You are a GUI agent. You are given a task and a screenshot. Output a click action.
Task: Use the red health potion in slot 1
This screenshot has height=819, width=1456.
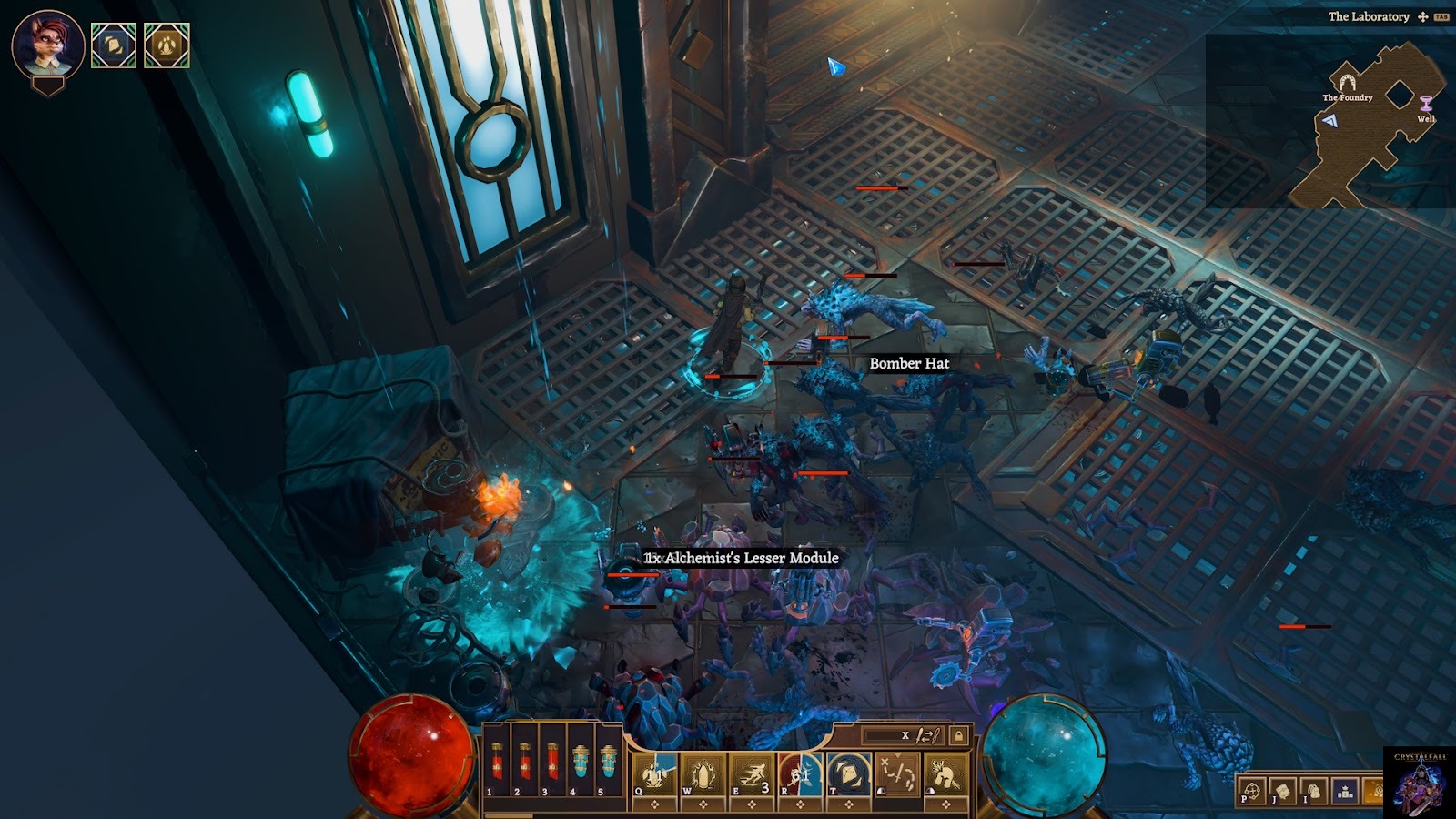tap(497, 761)
